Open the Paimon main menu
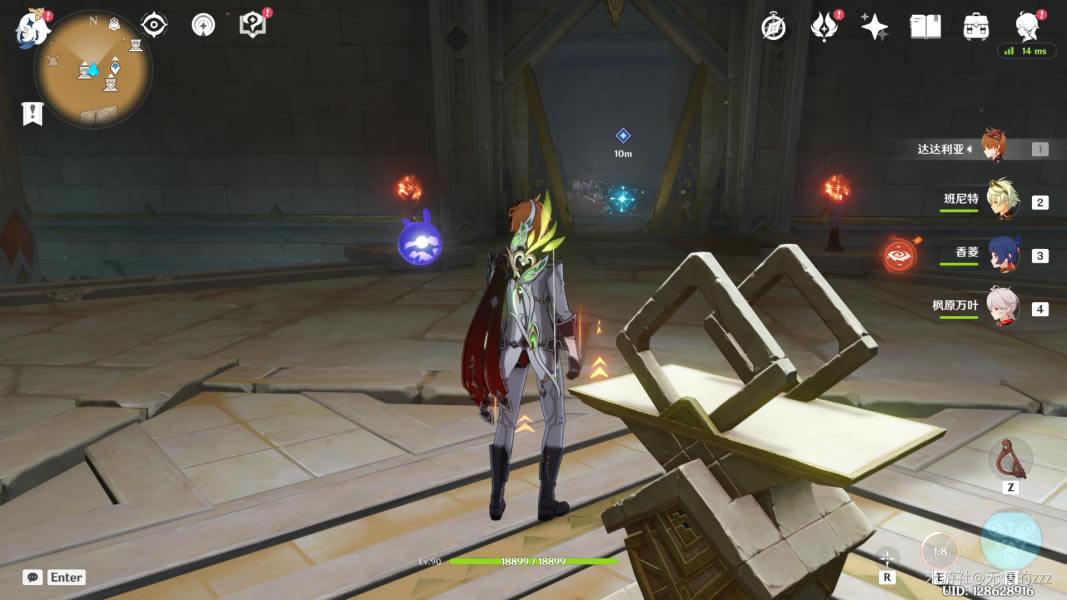The image size is (1067, 600). [x=32, y=29]
